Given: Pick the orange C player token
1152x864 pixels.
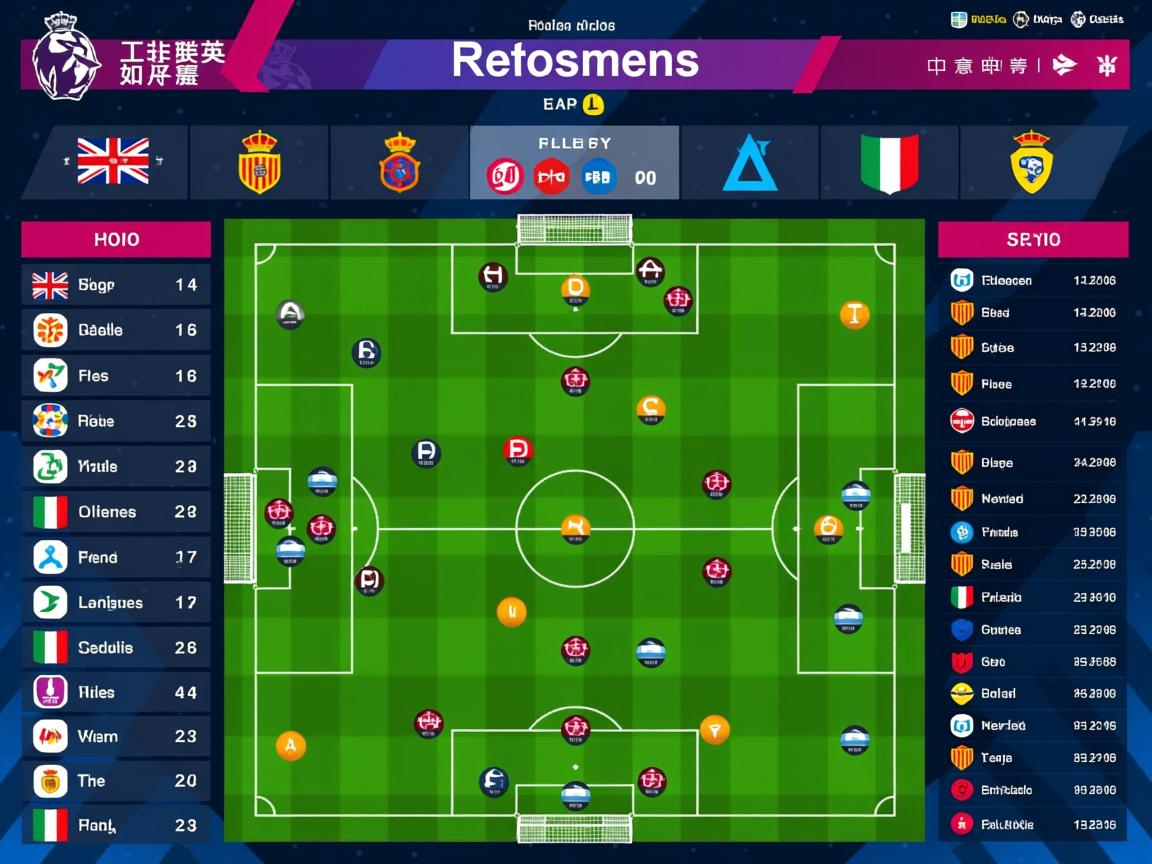Looking at the screenshot, I should 651,408.
